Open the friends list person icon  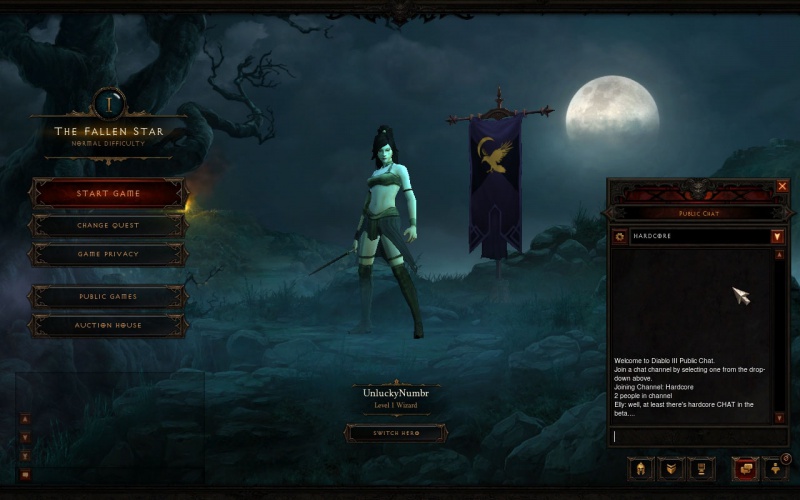(774, 468)
